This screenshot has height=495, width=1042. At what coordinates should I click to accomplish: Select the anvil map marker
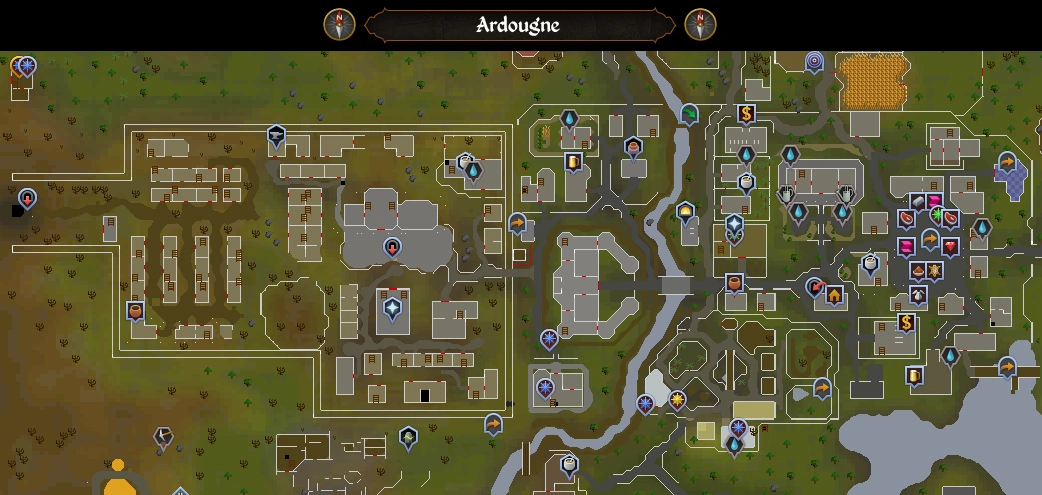click(x=276, y=137)
